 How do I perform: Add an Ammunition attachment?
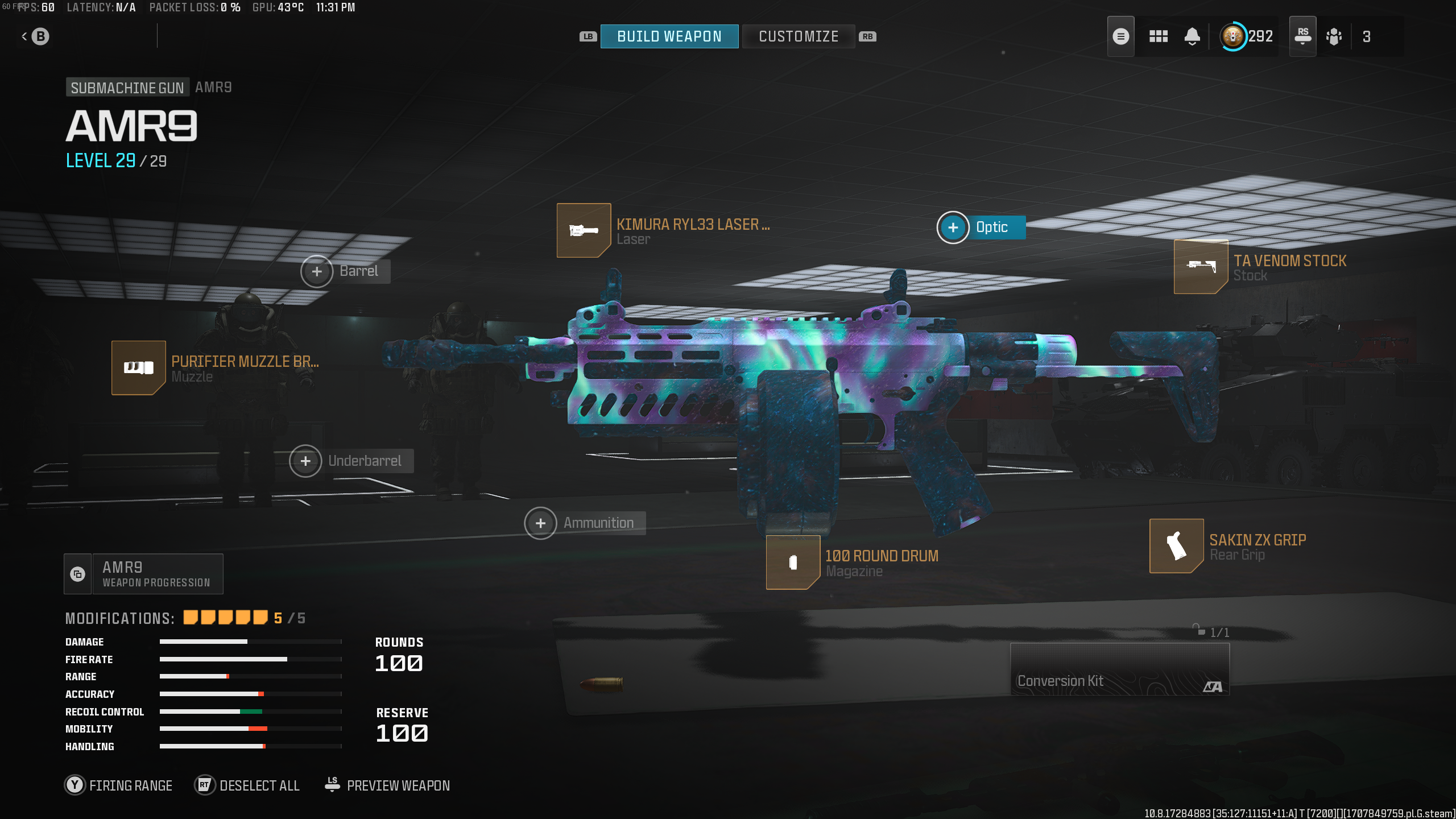(540, 523)
